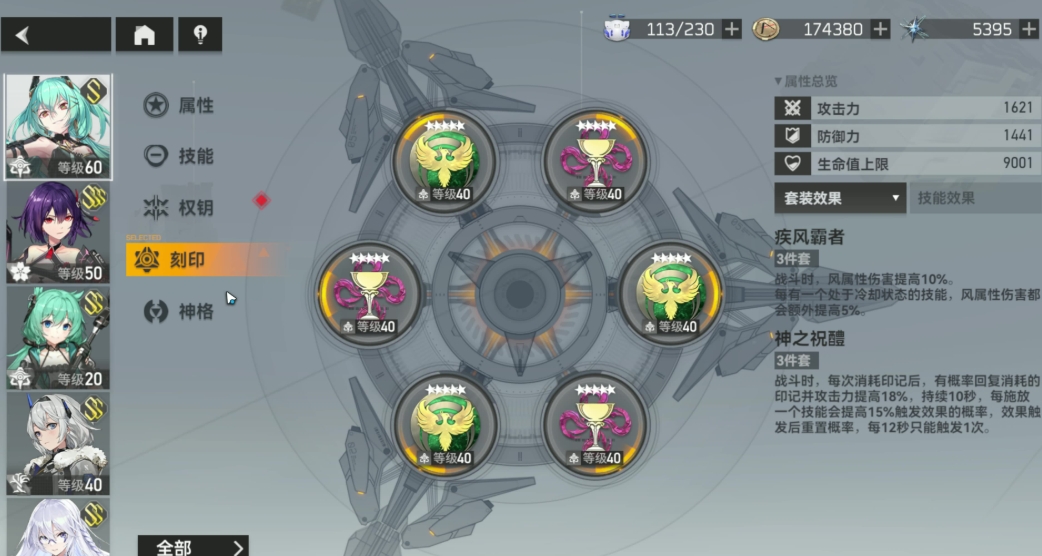Choose the level 50 purple-haired character
The height and width of the screenshot is (556, 1042).
[x=58, y=233]
